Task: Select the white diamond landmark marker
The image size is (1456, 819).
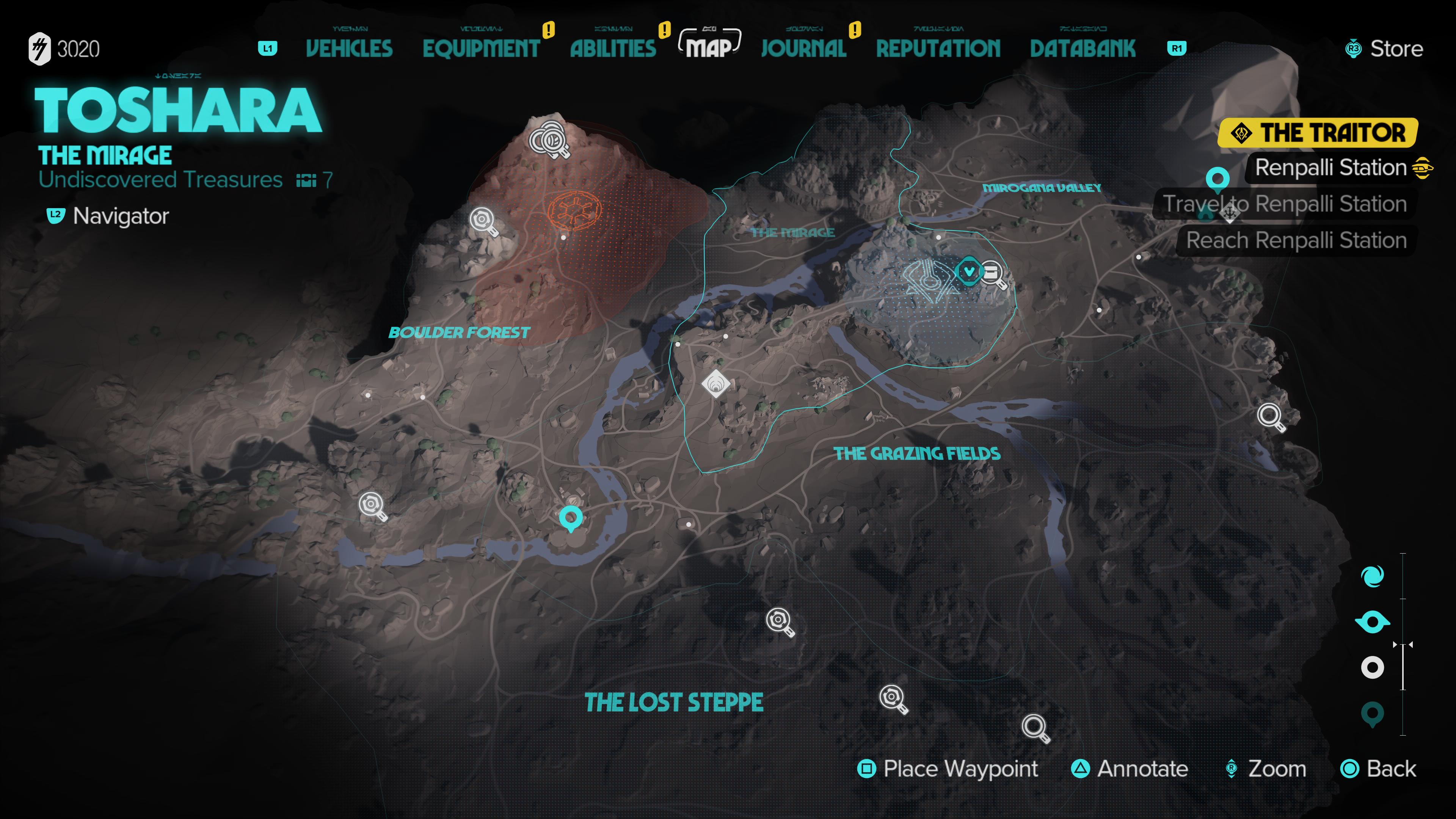Action: (x=715, y=384)
